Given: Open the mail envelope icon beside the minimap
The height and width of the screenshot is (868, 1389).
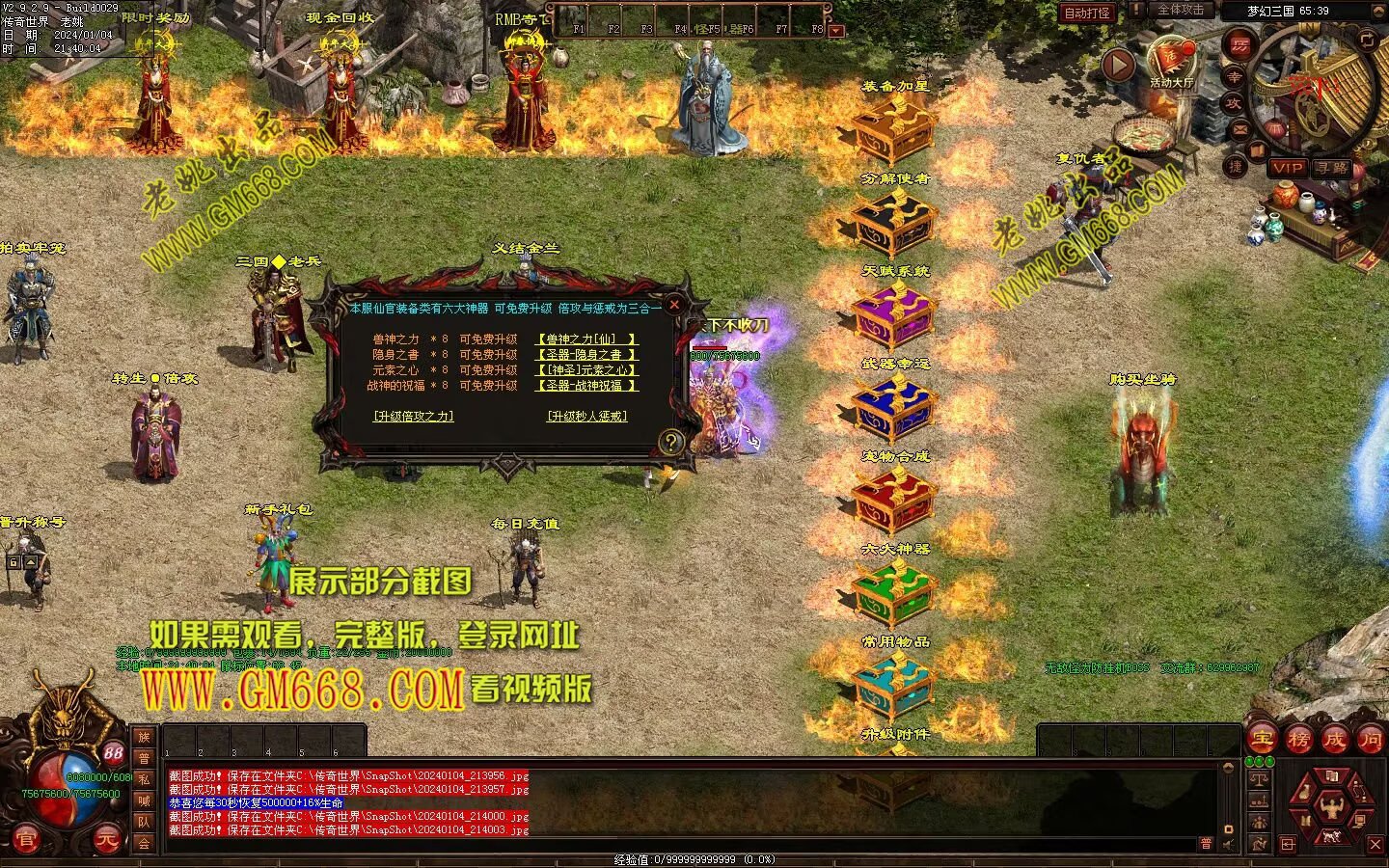Looking at the screenshot, I should [x=1240, y=129].
